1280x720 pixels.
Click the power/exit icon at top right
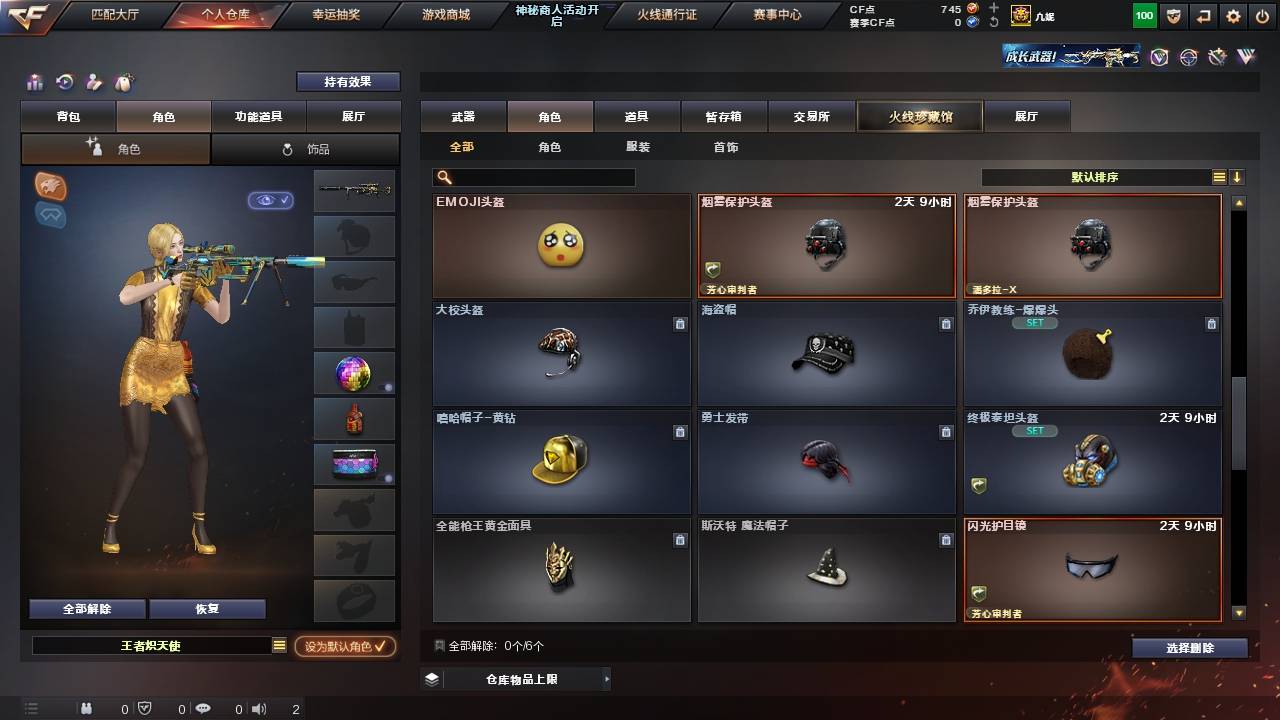1263,15
